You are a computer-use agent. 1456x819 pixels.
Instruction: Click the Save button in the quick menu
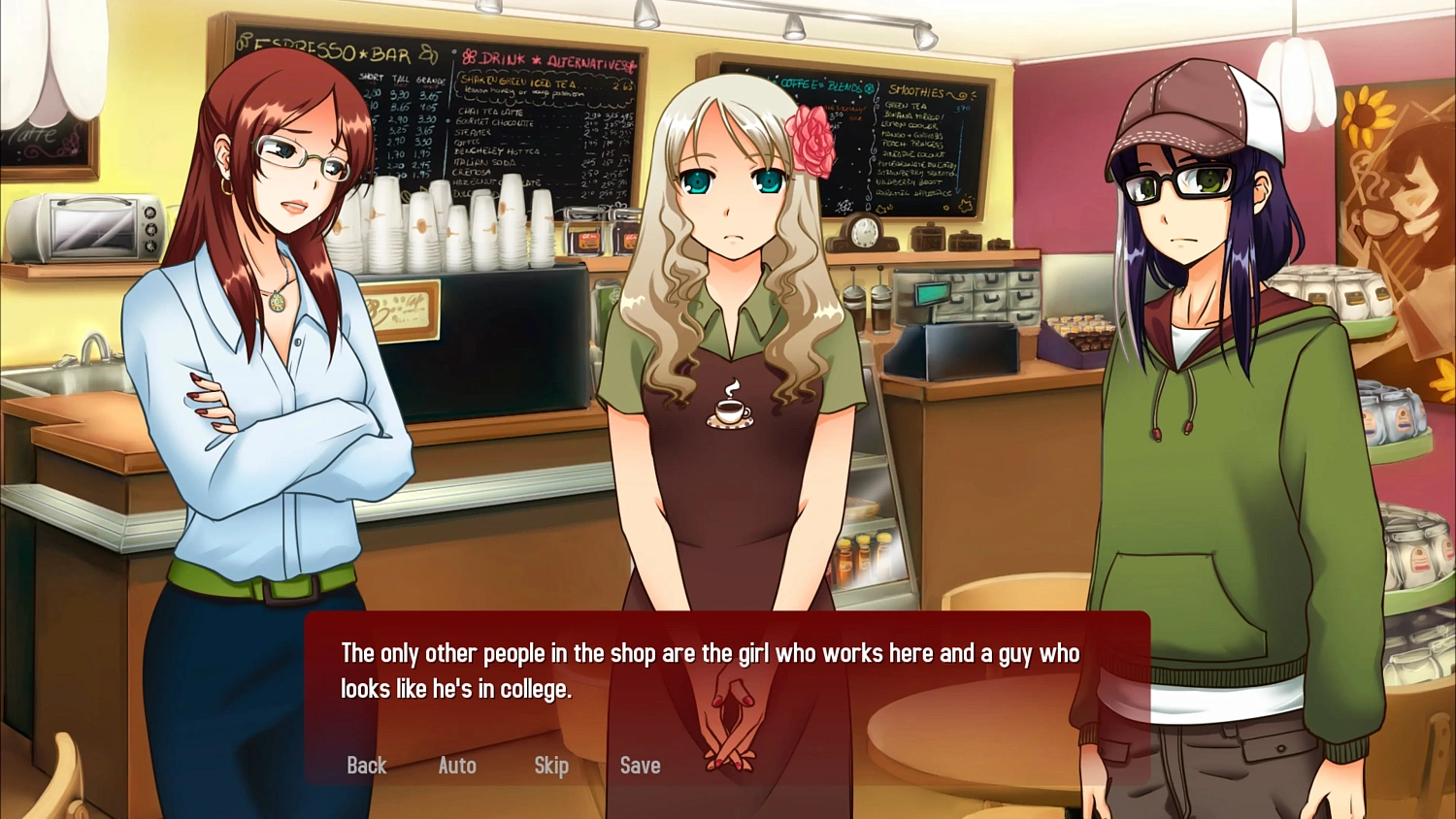click(x=640, y=766)
